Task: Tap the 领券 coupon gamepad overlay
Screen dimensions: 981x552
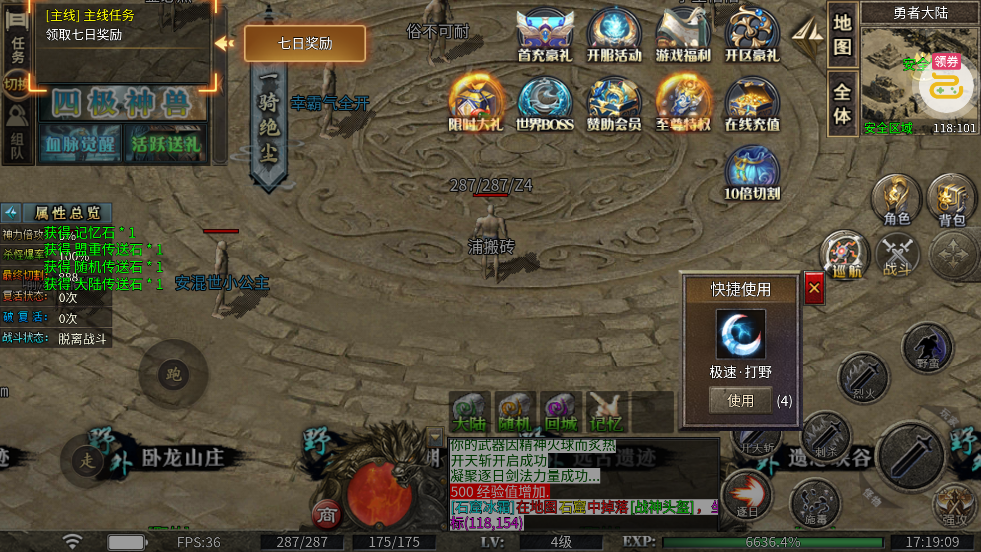Action: pyautogui.click(x=946, y=84)
